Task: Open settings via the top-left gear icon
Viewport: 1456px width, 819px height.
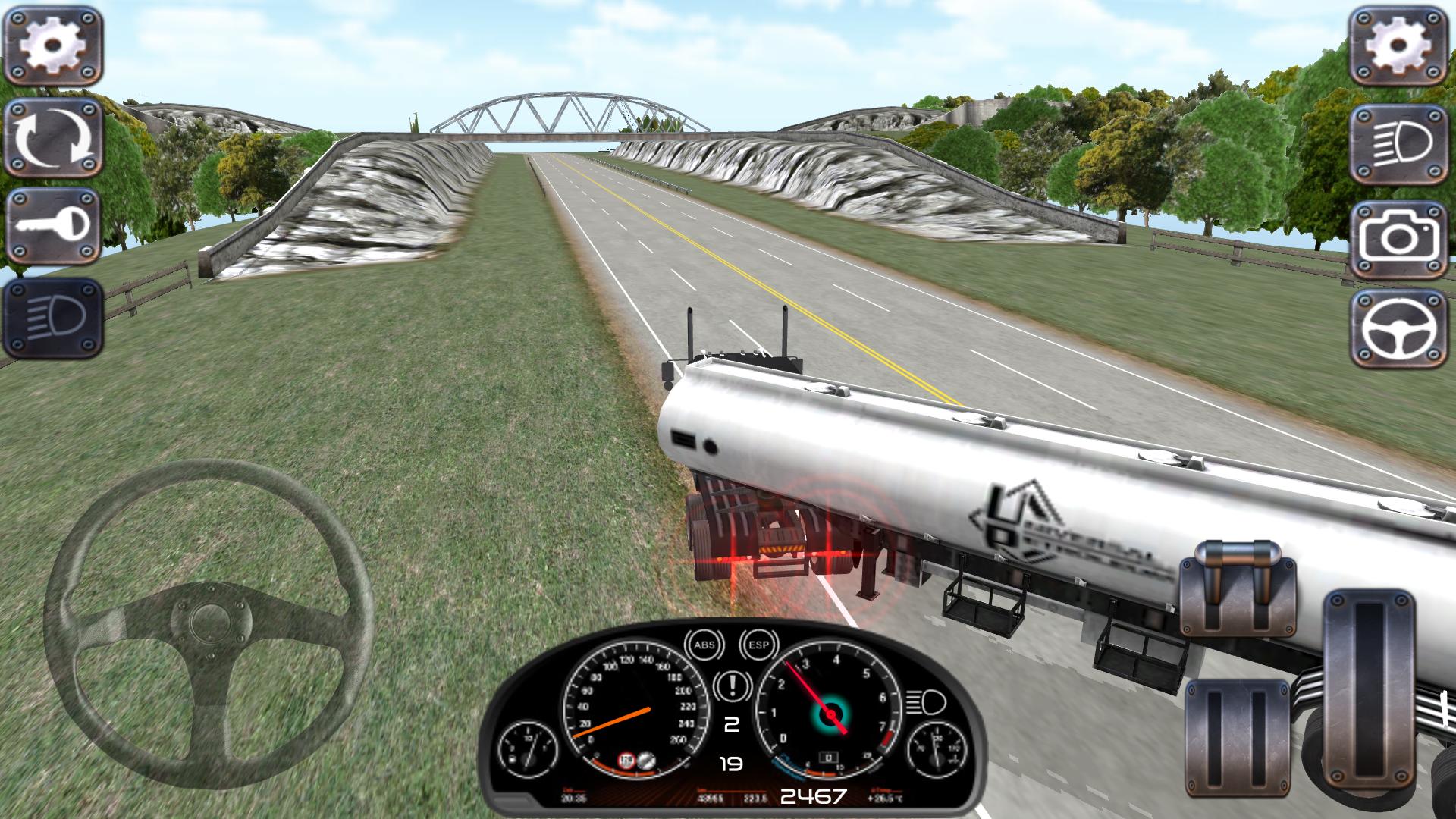Action: [x=51, y=43]
